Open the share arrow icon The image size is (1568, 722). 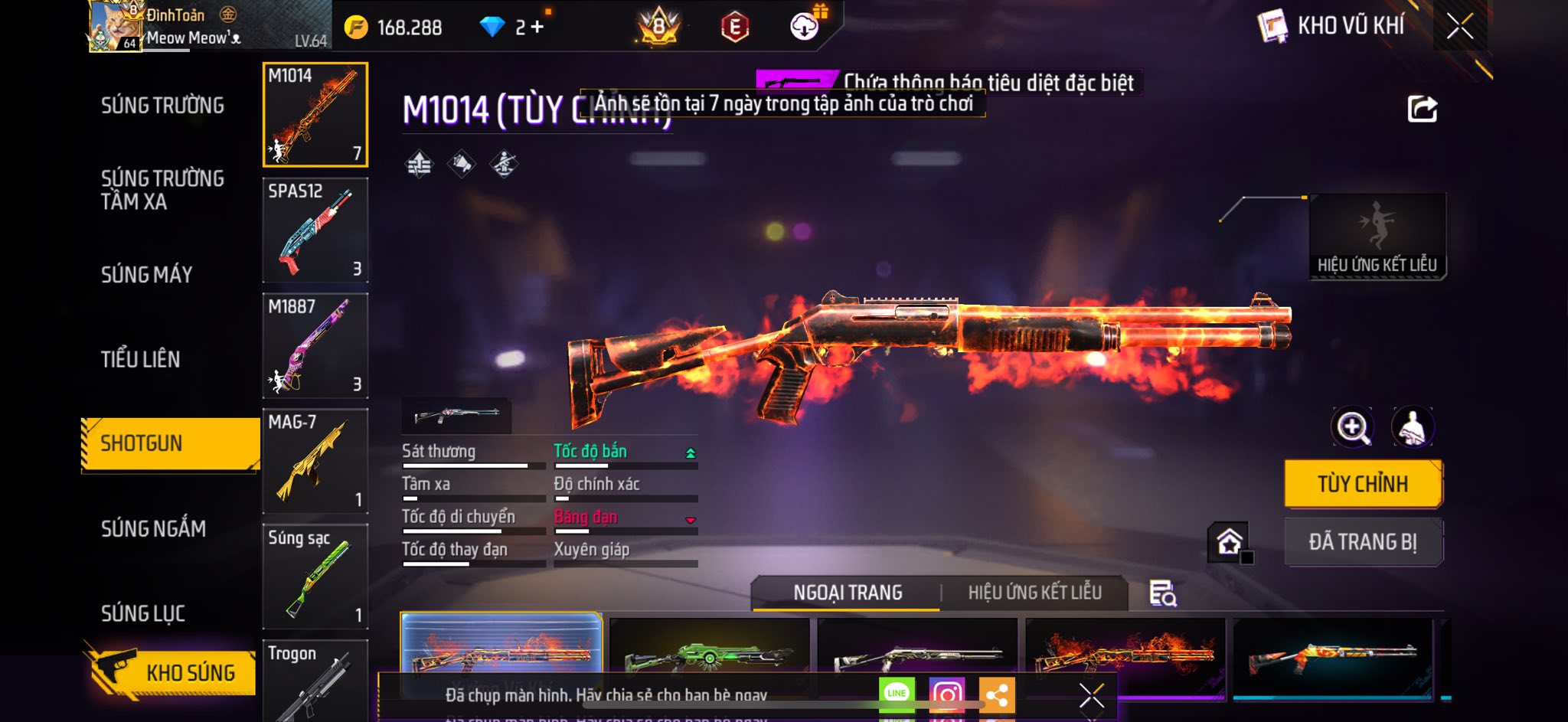(1423, 109)
